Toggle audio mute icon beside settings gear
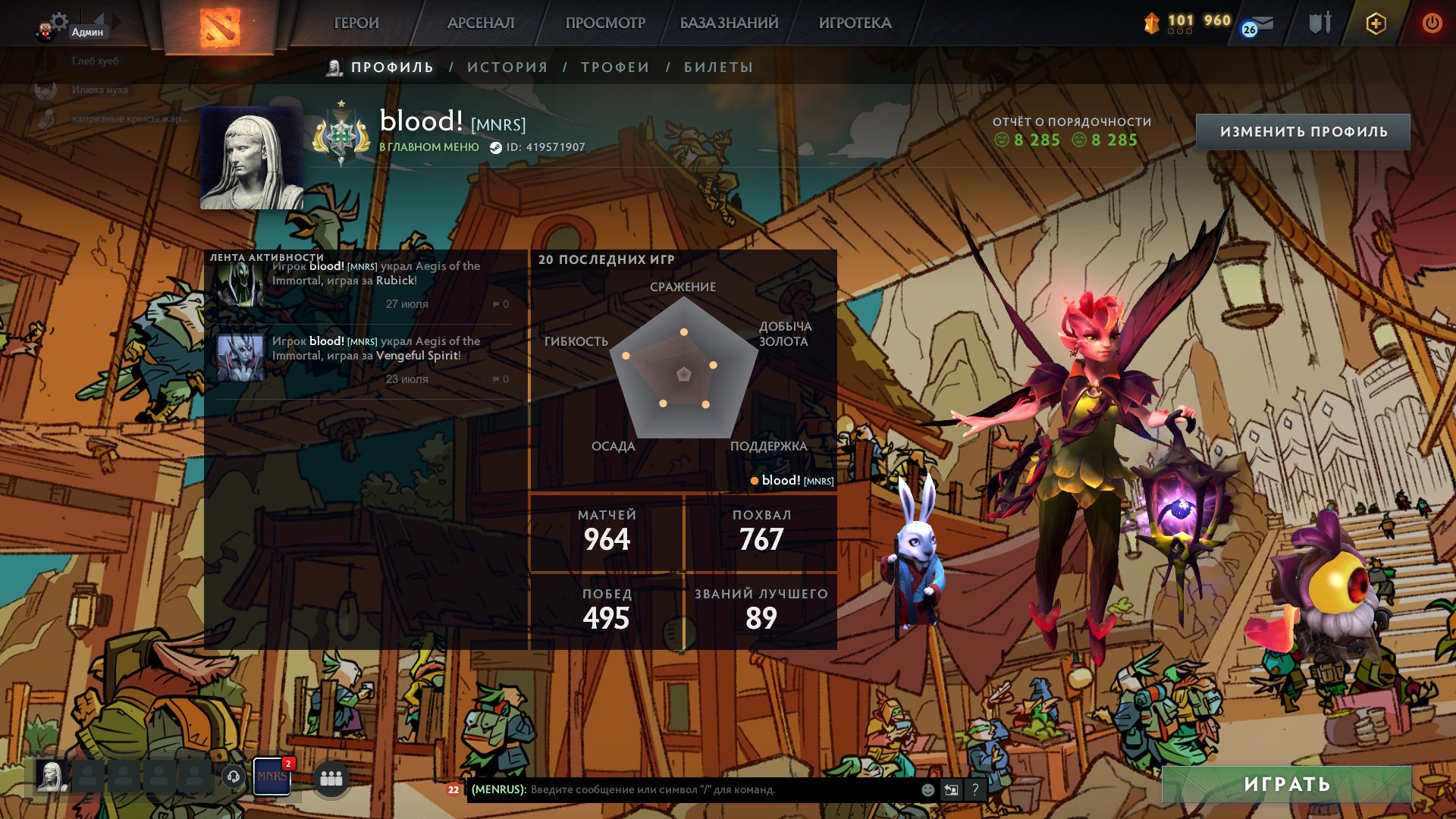Viewport: 1456px width, 819px height. coord(97,19)
